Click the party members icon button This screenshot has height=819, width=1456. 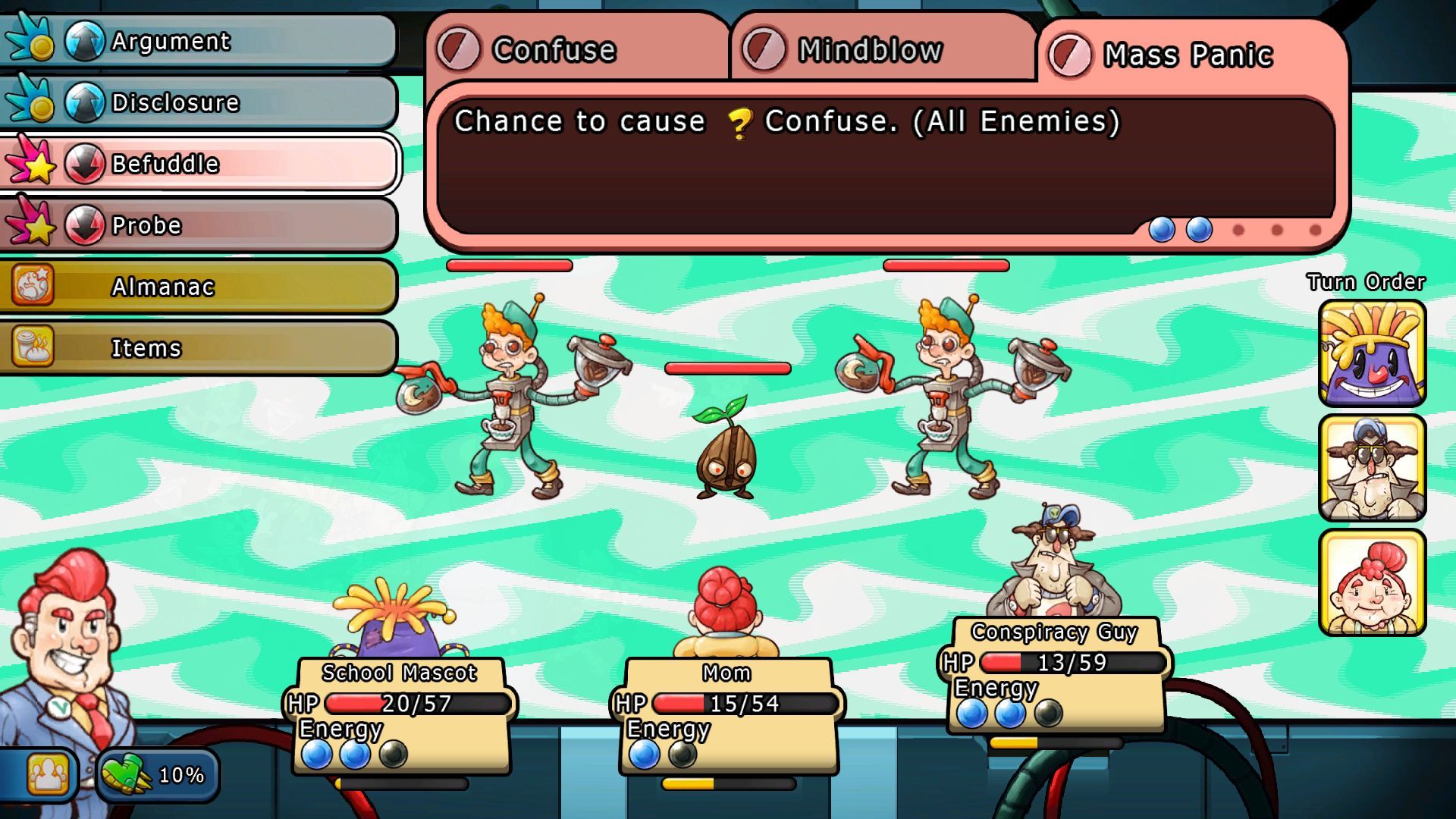coord(47,774)
